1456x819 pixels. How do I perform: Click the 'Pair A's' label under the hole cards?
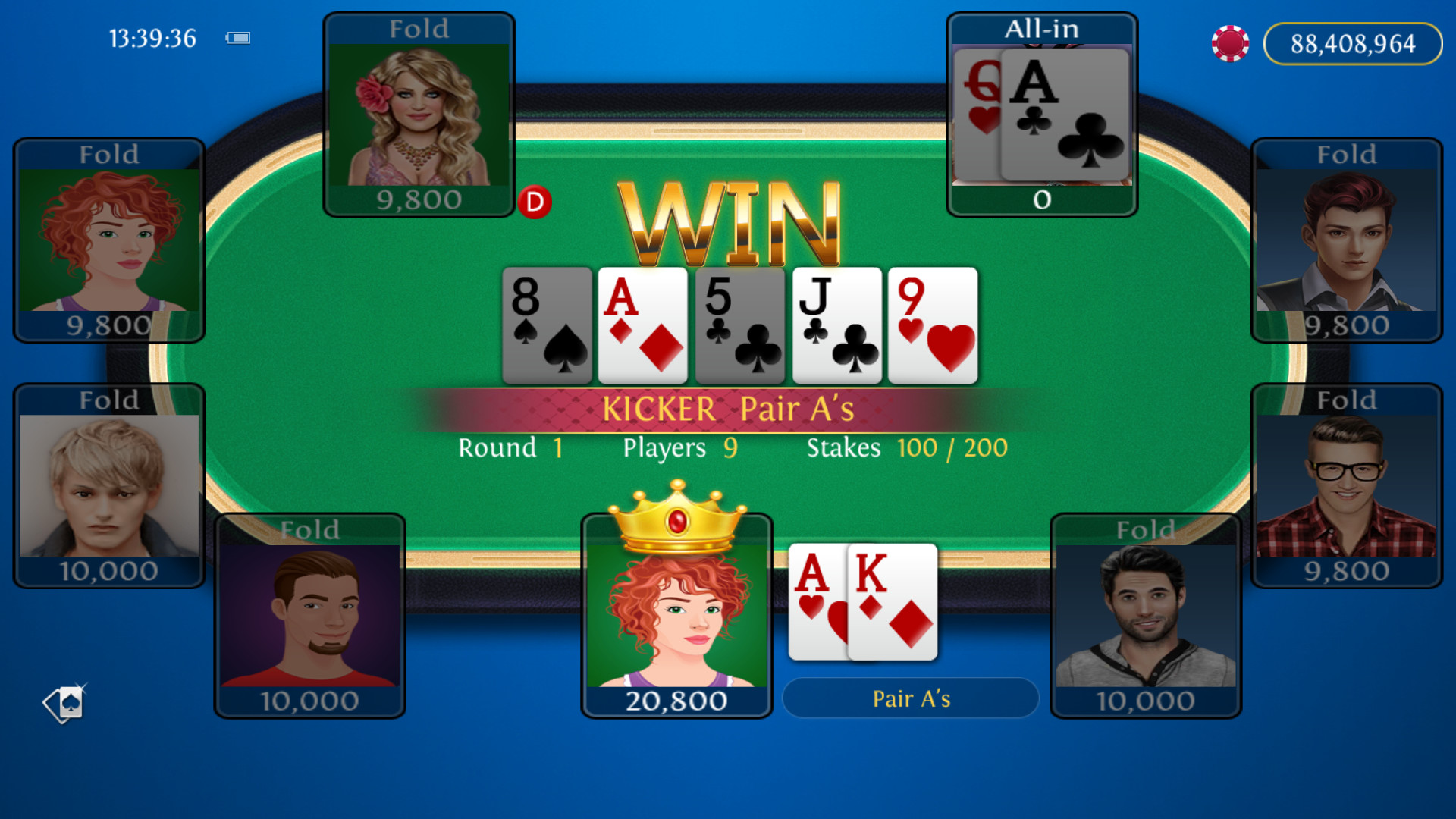tap(910, 698)
